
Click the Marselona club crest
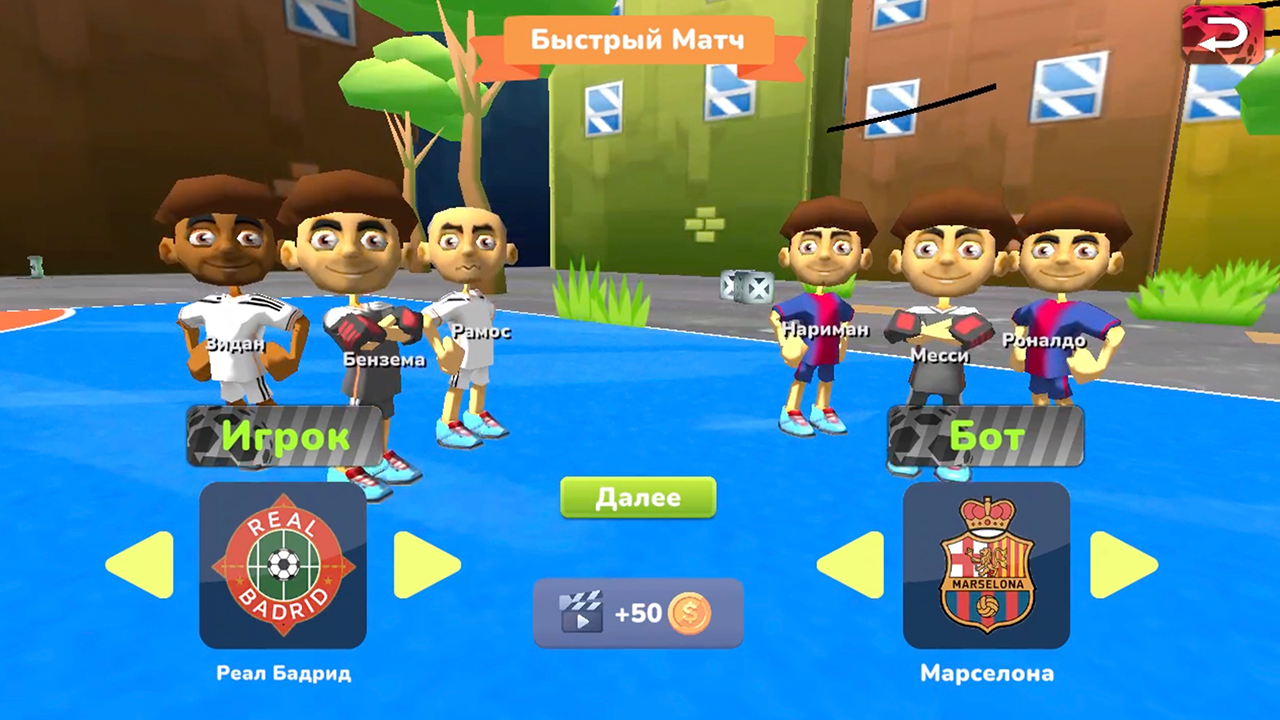click(986, 565)
